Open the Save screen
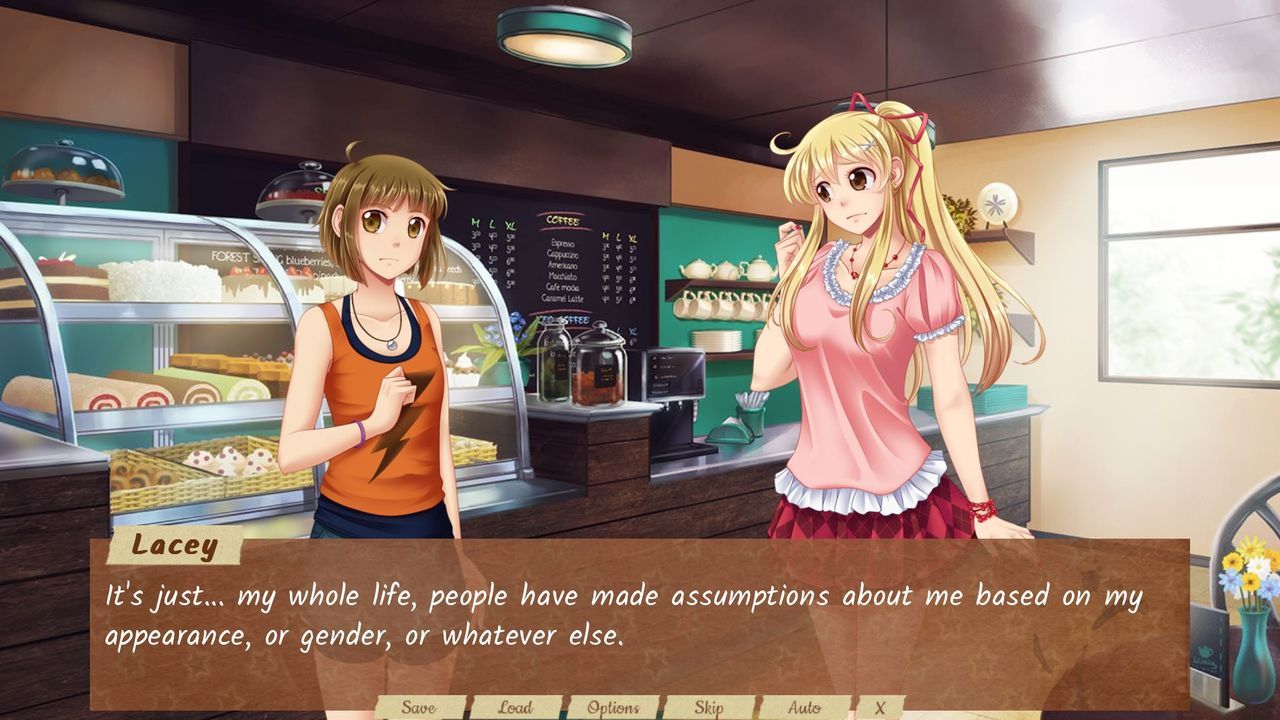The height and width of the screenshot is (720, 1280). point(417,706)
